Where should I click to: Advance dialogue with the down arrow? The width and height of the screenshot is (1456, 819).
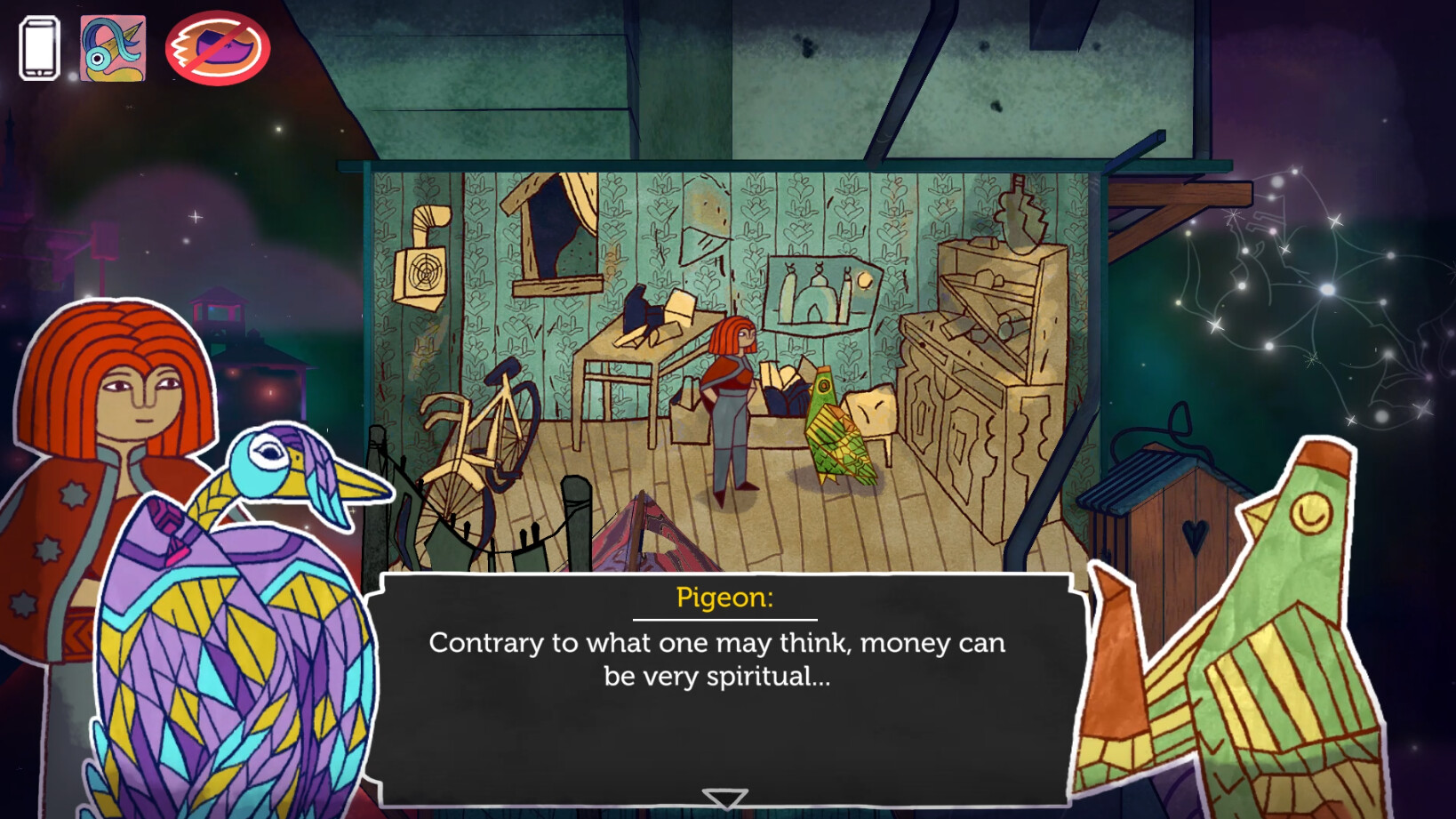724,798
